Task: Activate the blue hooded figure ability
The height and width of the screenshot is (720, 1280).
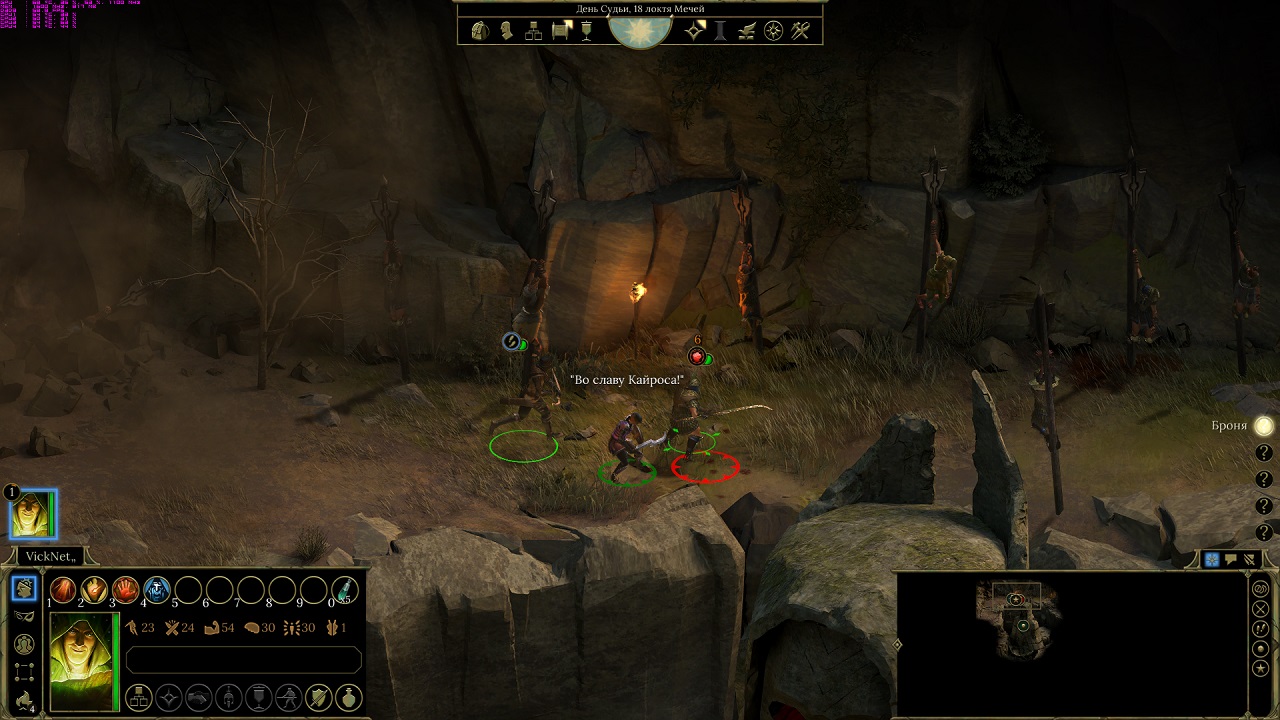Action: click(x=156, y=590)
